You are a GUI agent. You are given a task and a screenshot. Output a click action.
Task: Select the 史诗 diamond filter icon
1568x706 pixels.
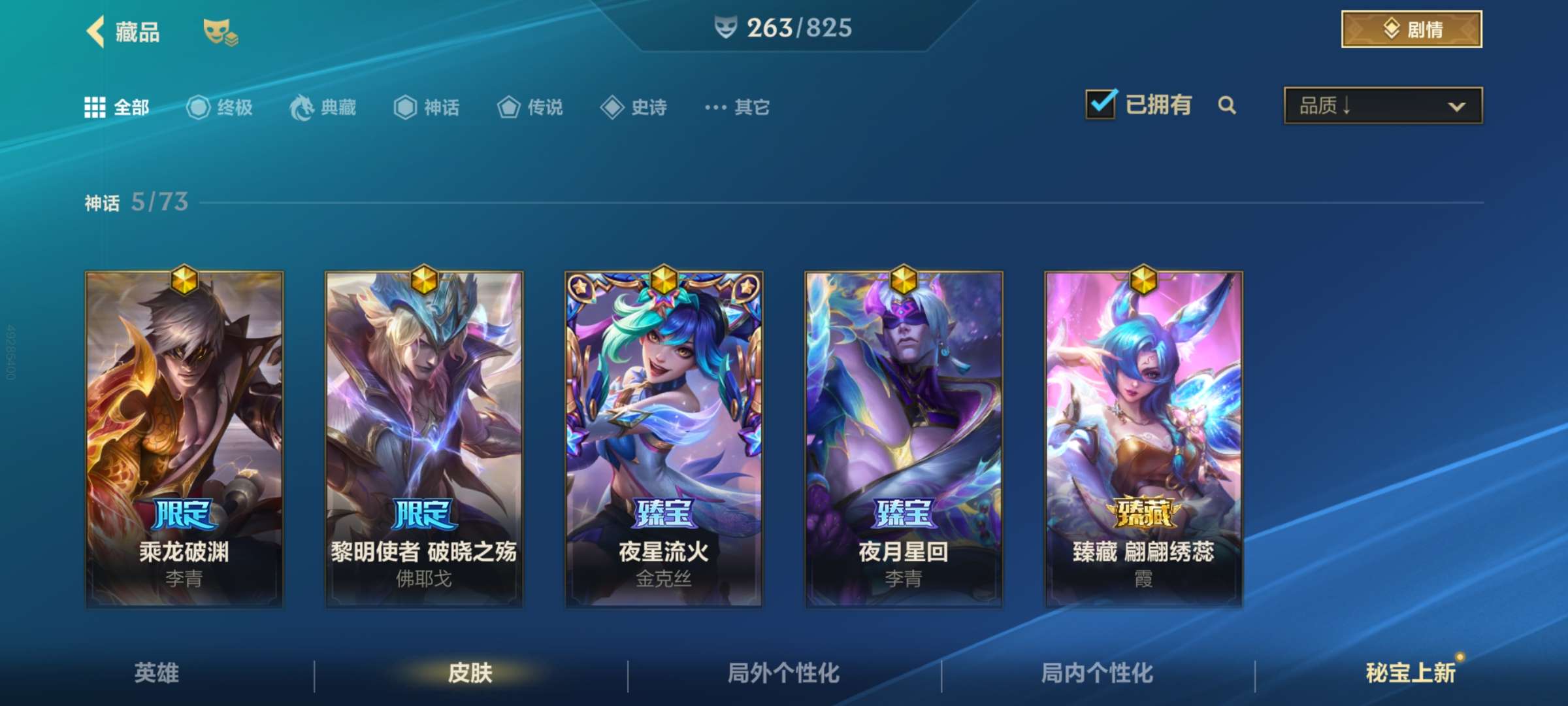click(x=613, y=108)
